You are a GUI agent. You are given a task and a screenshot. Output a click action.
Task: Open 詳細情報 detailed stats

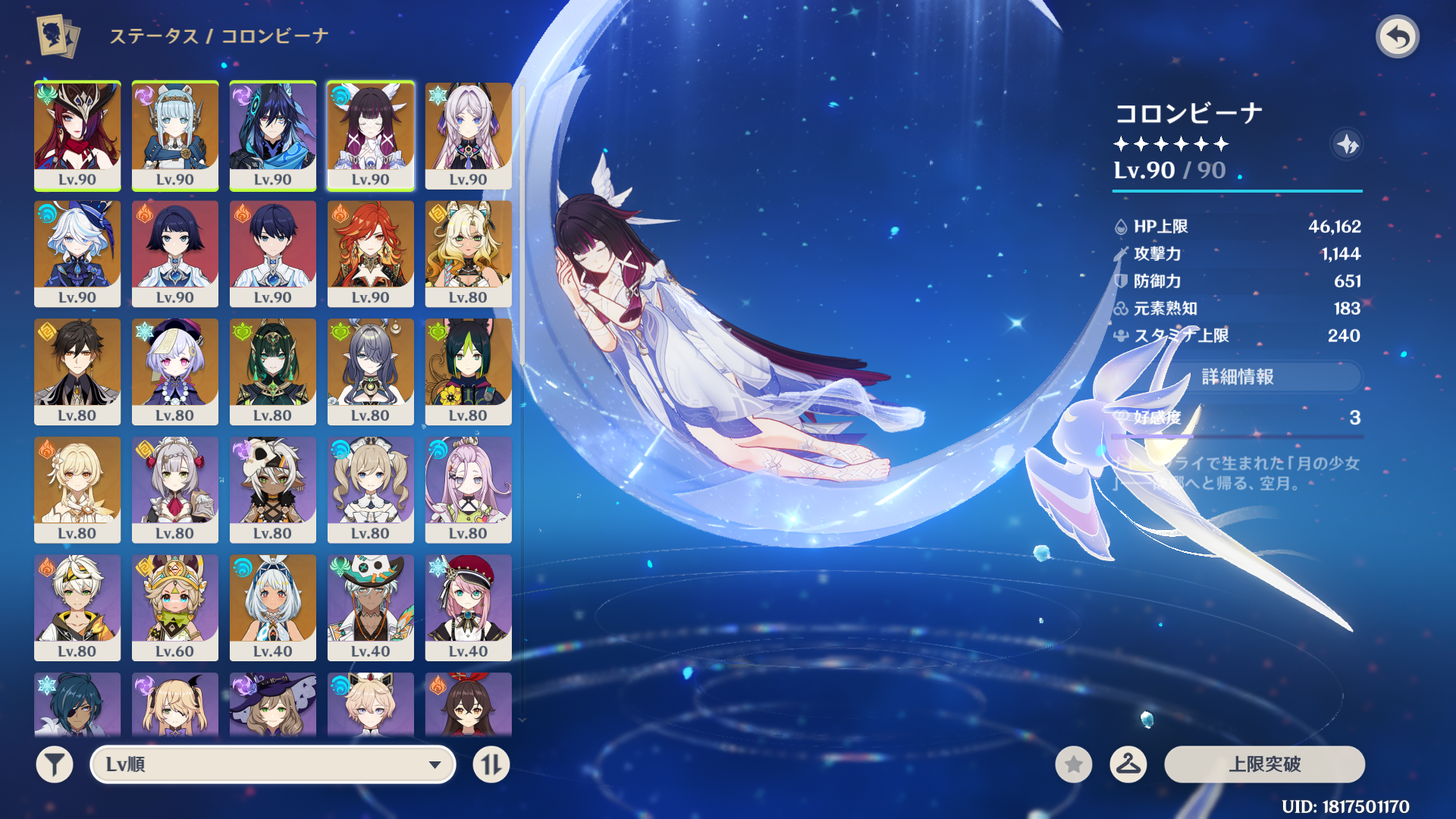1238,377
